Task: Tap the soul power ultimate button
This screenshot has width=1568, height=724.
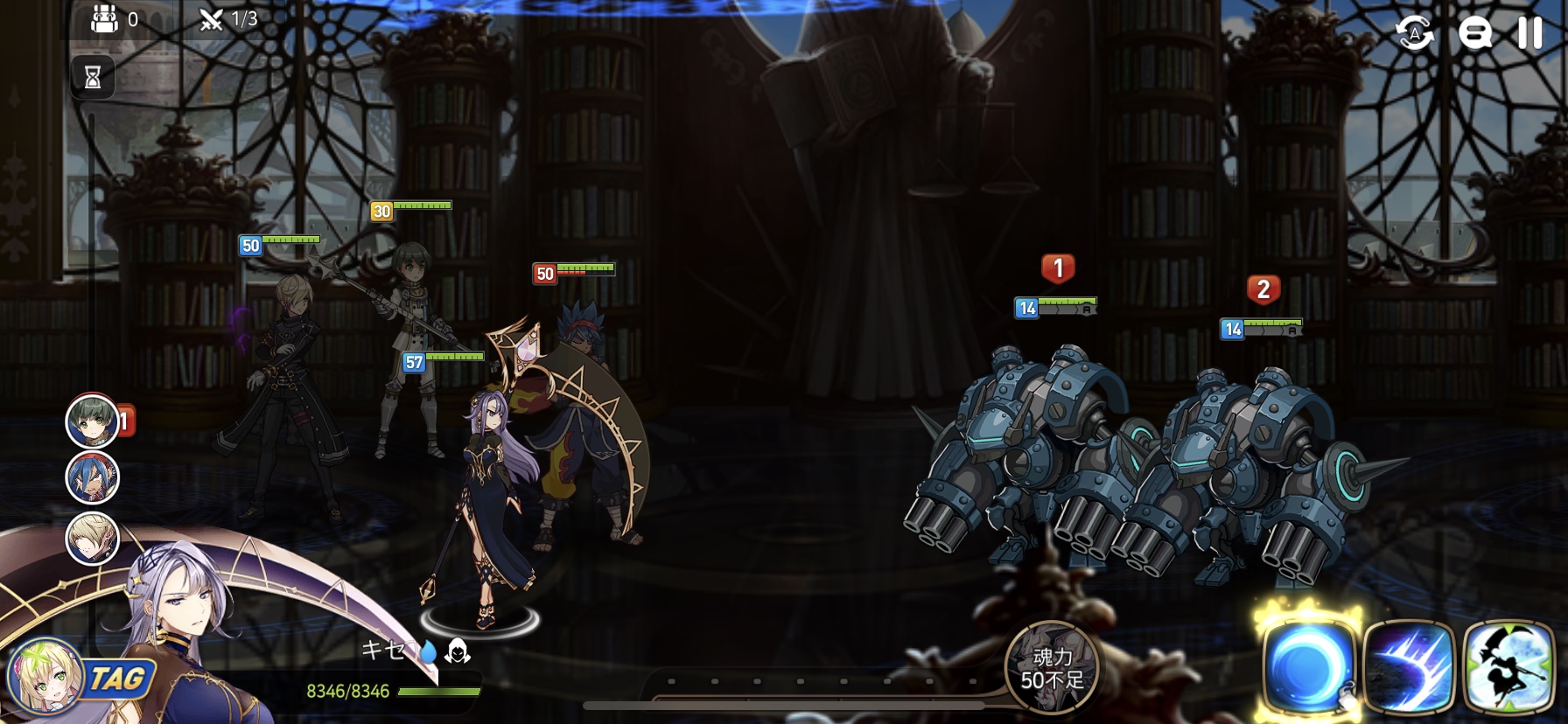Action: tap(1052, 667)
